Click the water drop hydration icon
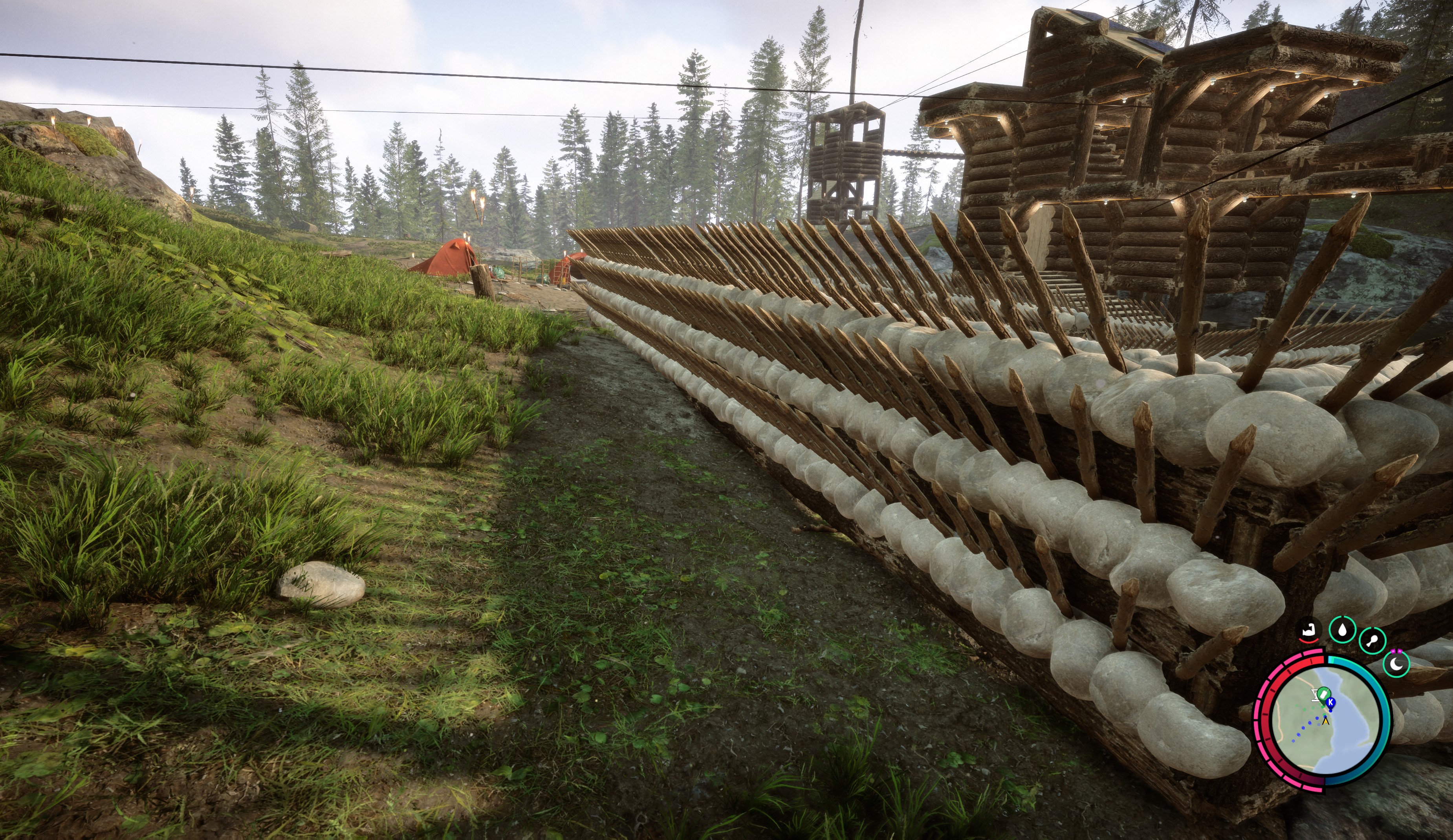 pyautogui.click(x=1342, y=629)
